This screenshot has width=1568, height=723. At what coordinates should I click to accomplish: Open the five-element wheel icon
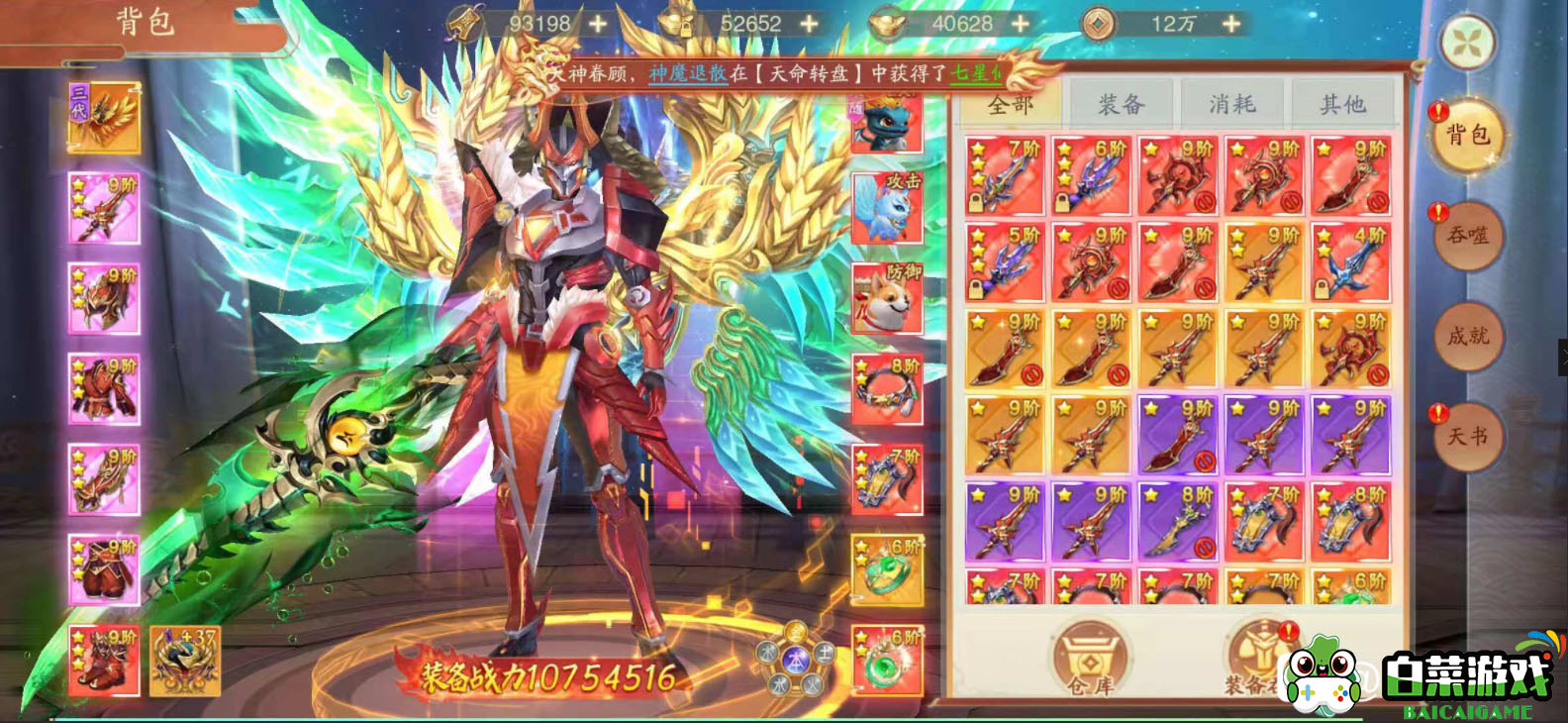(x=797, y=657)
